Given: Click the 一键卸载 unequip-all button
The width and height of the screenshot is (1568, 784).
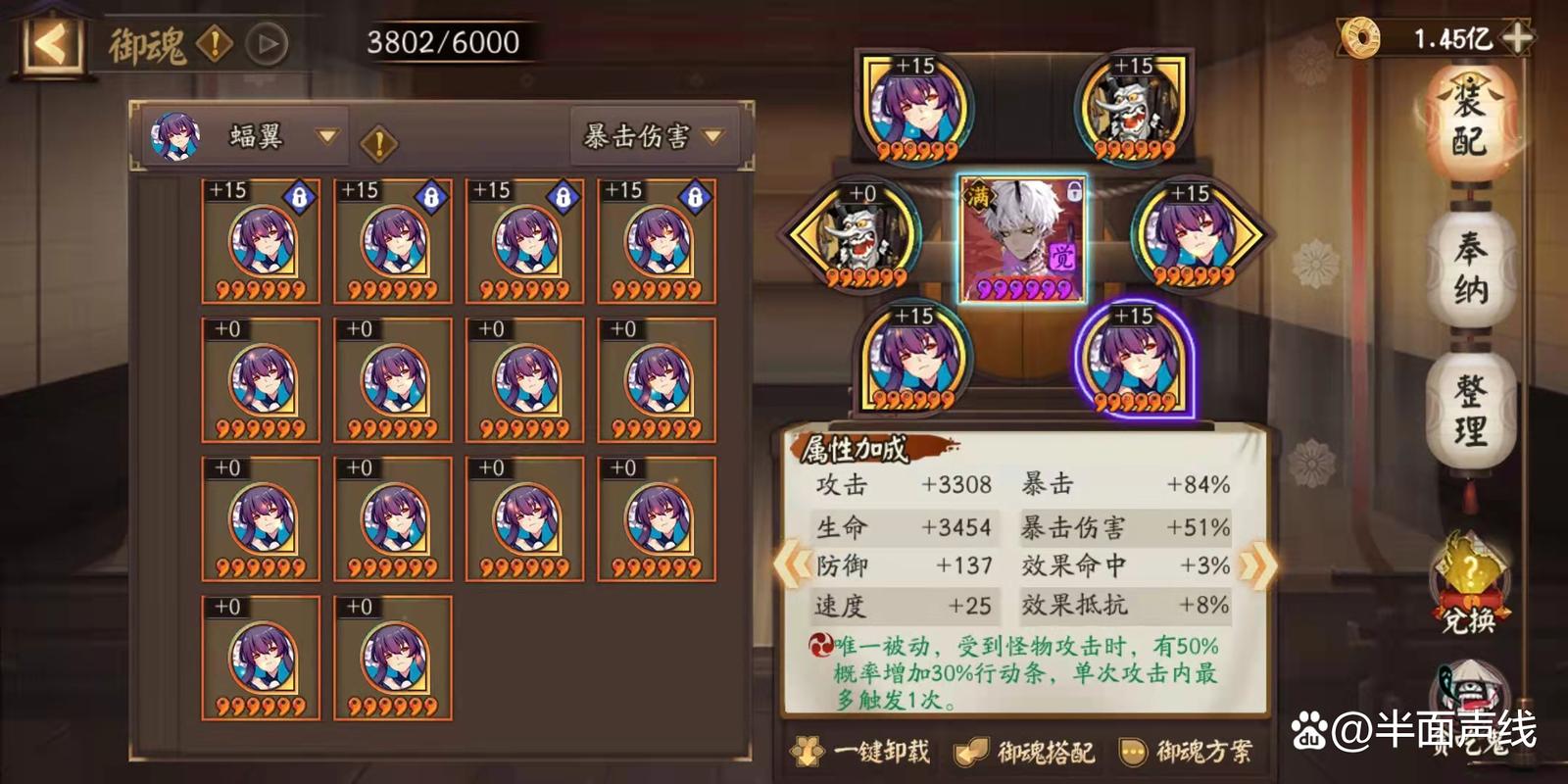Looking at the screenshot, I should [x=861, y=752].
